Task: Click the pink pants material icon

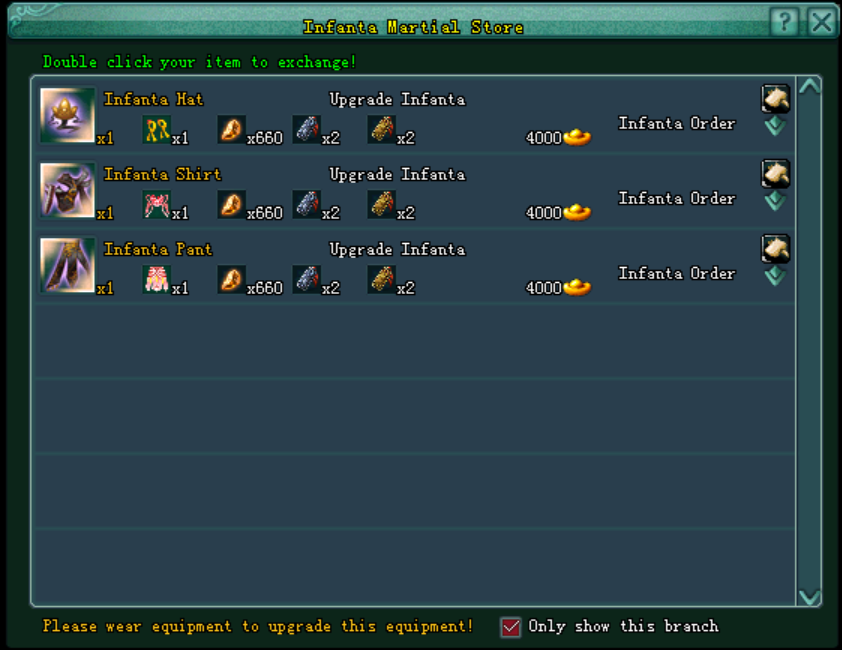Action: tap(156, 280)
